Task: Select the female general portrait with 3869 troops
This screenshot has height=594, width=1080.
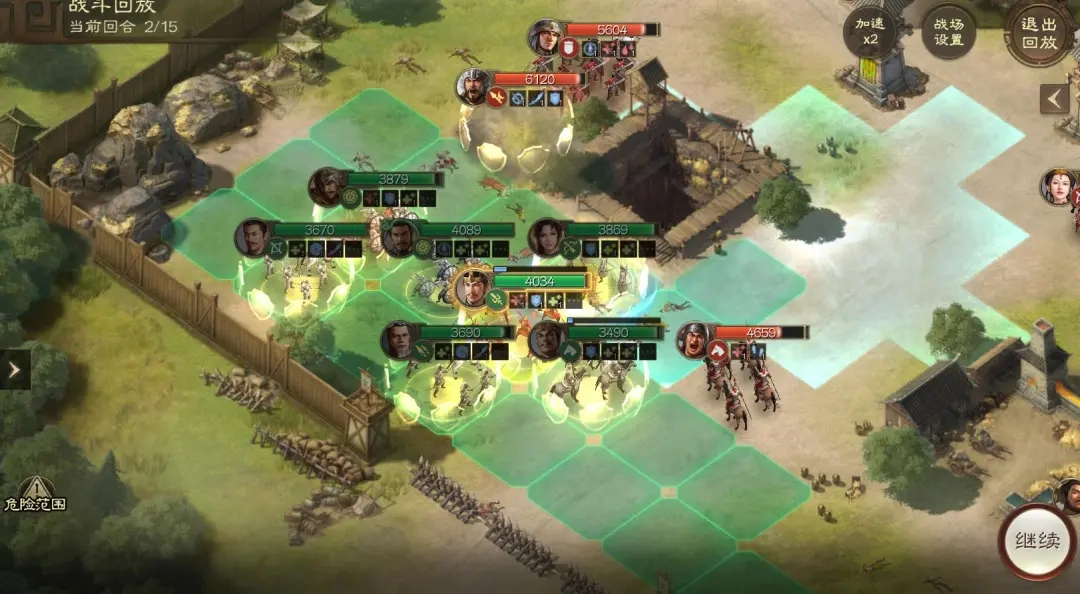Action: 546,238
